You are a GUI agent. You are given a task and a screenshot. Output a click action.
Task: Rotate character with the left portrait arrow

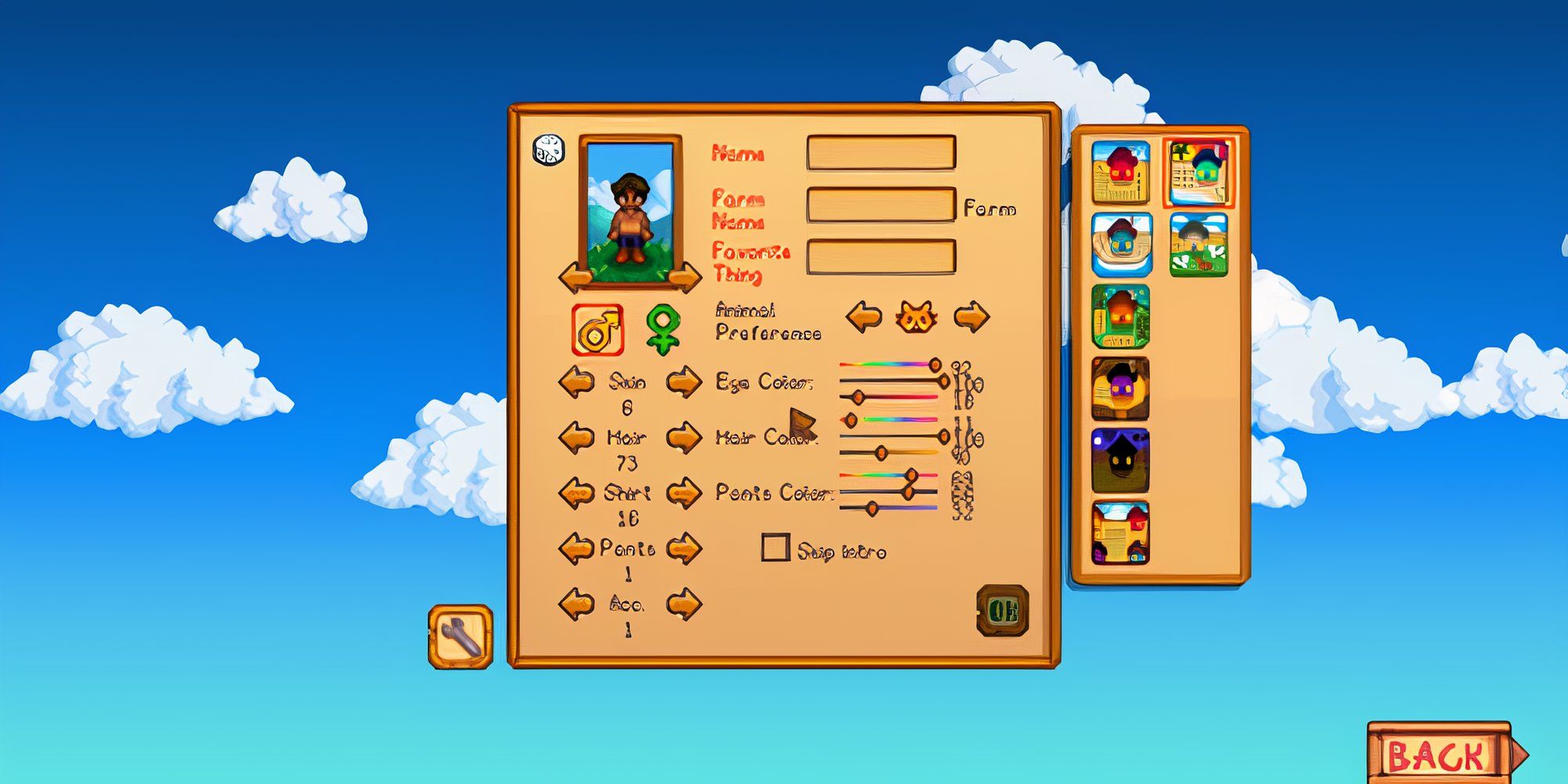tap(575, 277)
